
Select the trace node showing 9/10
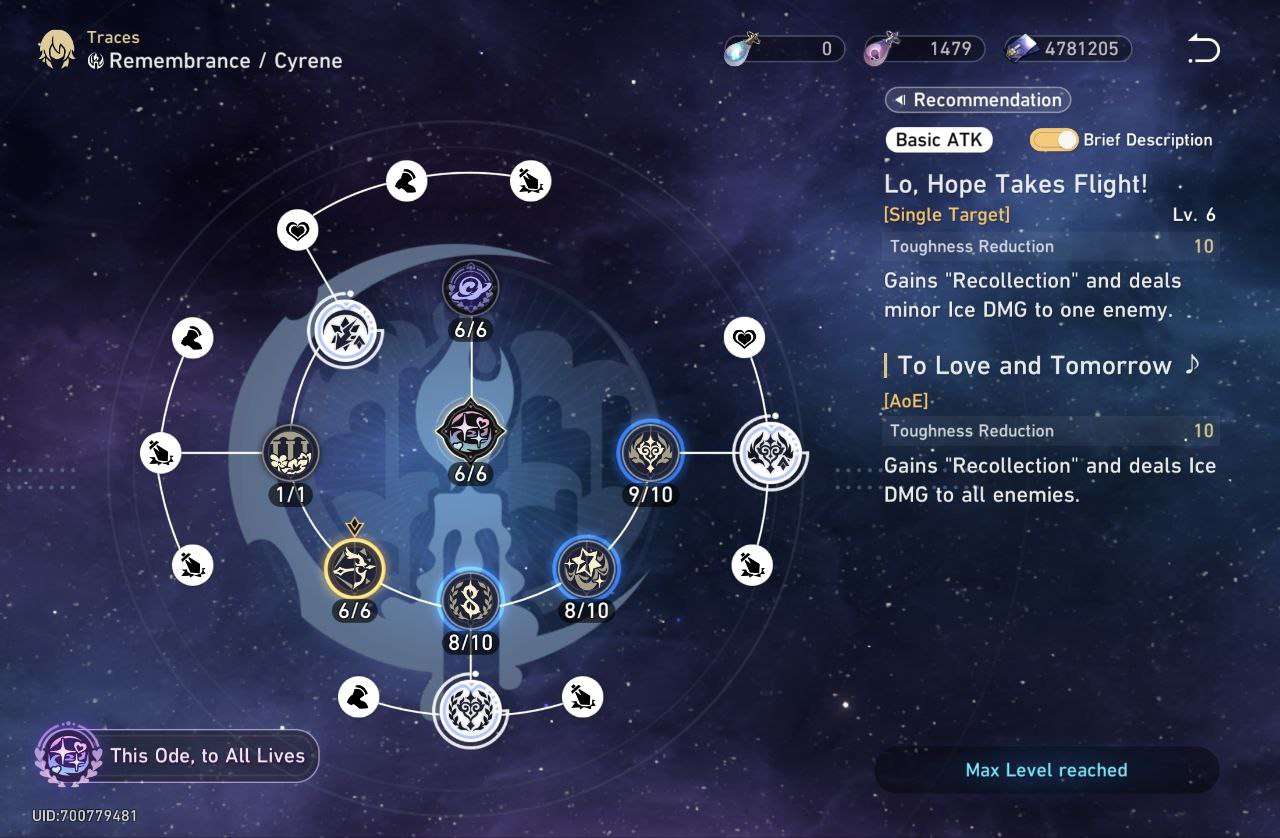(650, 452)
